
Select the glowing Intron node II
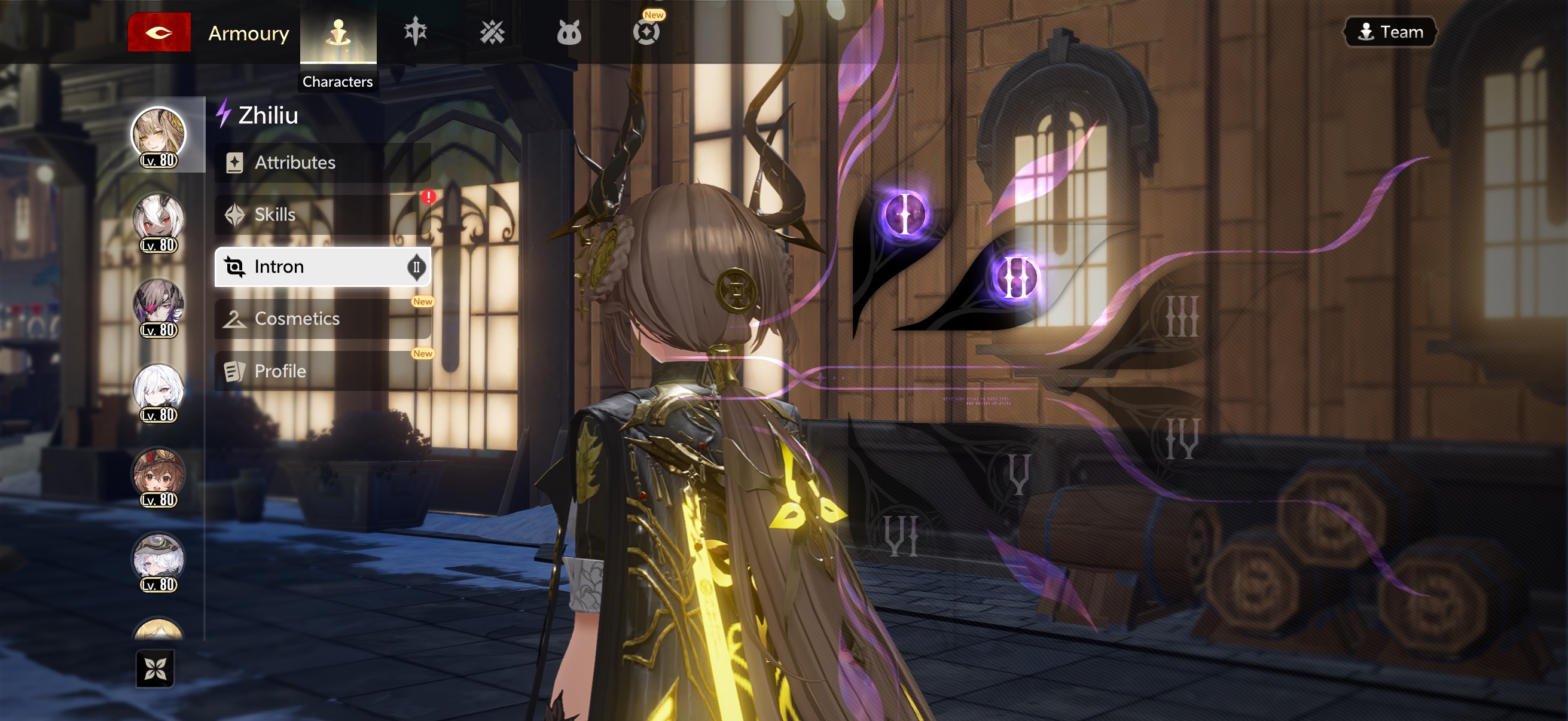[1015, 277]
